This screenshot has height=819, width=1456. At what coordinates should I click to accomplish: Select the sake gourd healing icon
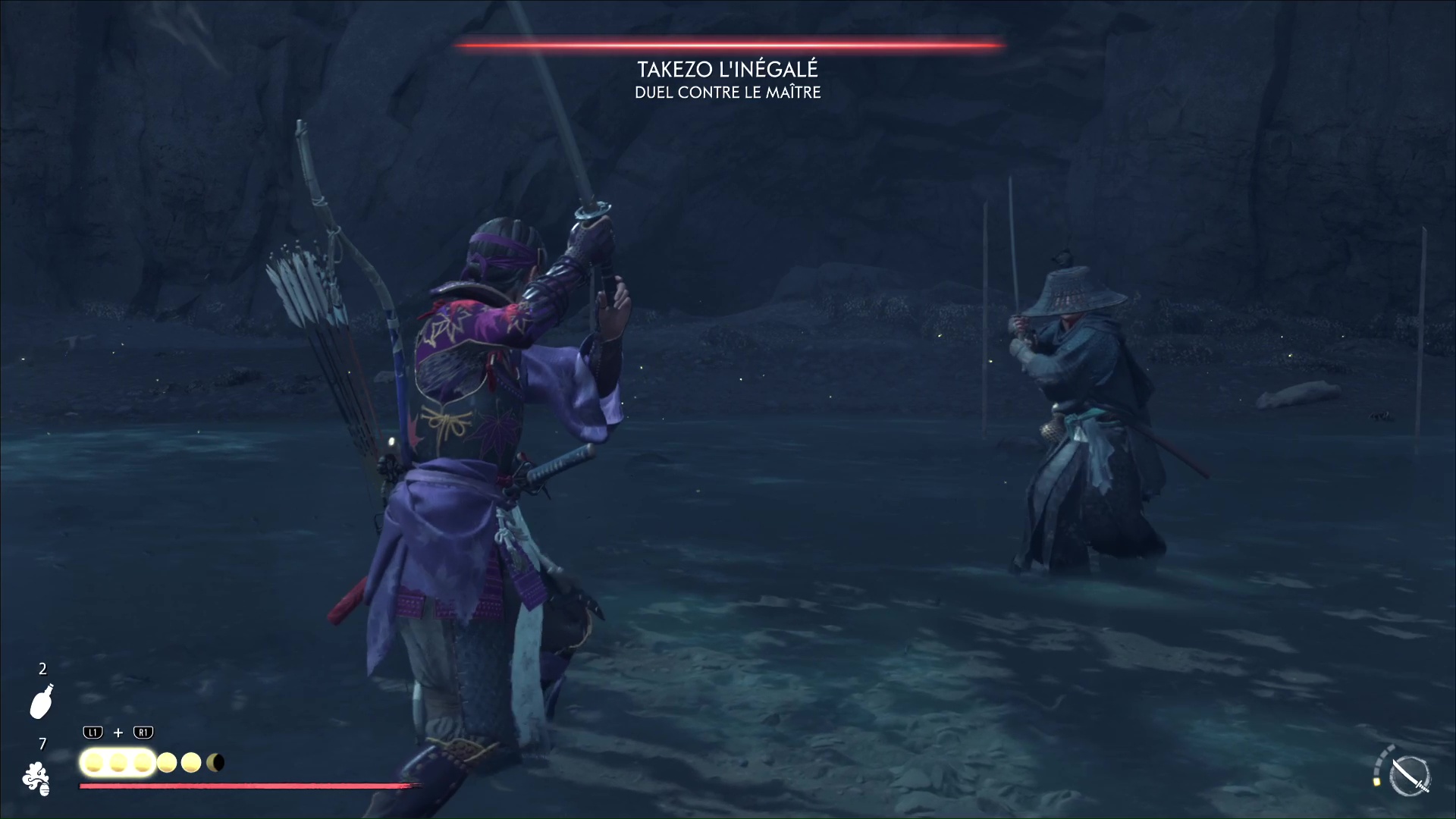click(x=42, y=701)
